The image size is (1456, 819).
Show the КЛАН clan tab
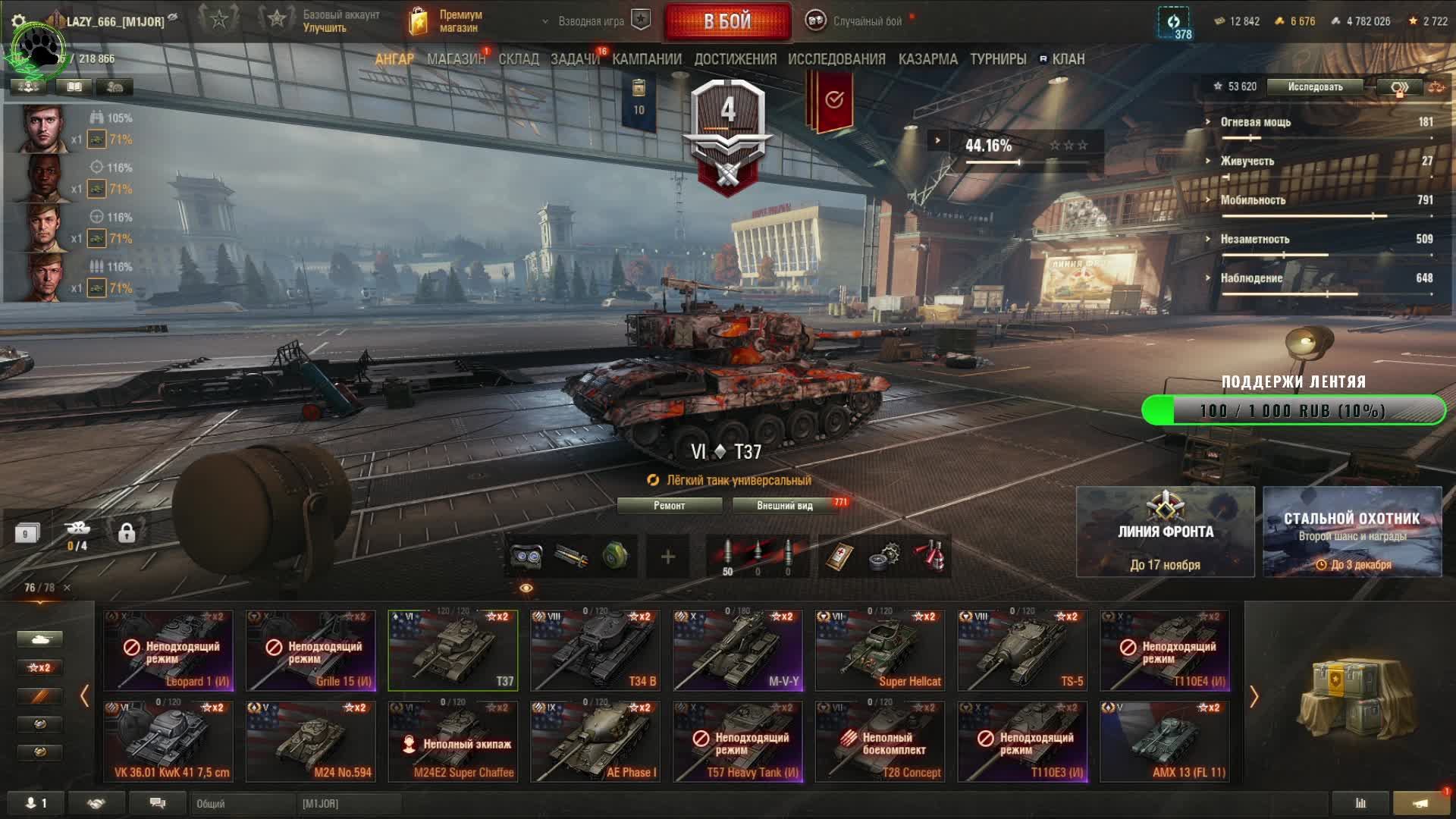[x=1068, y=59]
